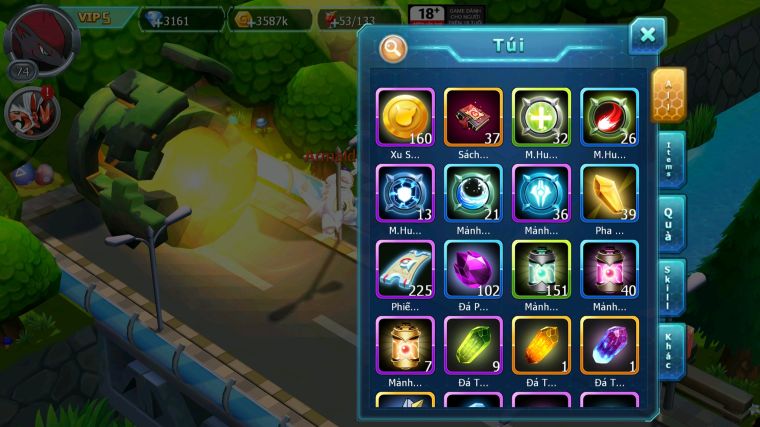Select the purple Đá gem with 102
Image resolution: width=760 pixels, height=427 pixels.
(x=473, y=270)
